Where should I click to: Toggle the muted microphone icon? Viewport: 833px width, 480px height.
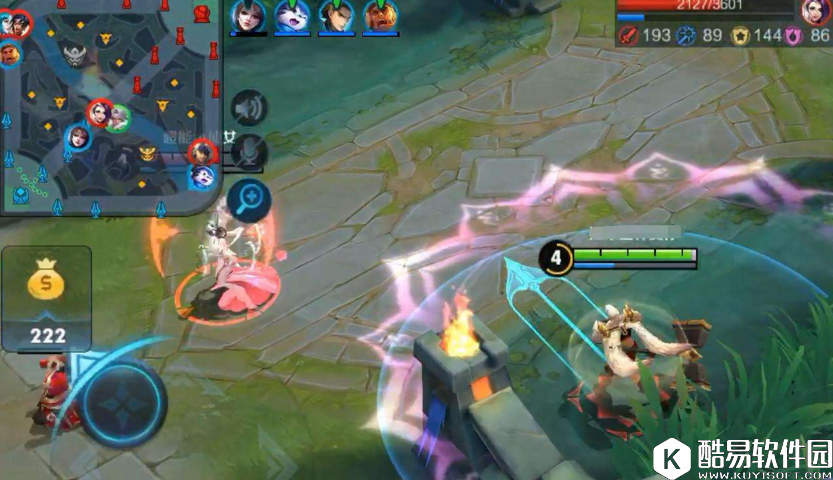pyautogui.click(x=250, y=153)
